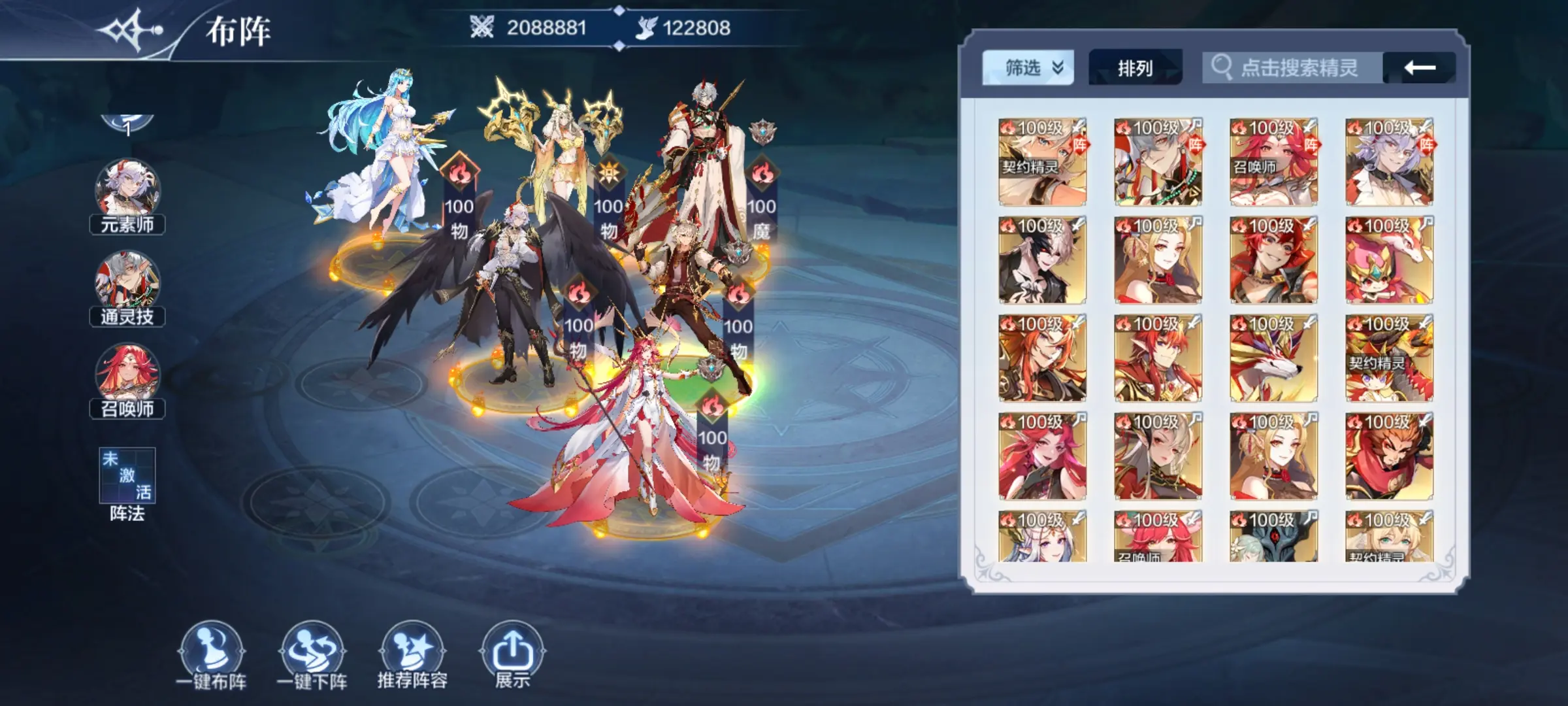Screen dimensions: 1568x706
Task: Pick the white dragon spirit card
Action: click(x=1273, y=358)
